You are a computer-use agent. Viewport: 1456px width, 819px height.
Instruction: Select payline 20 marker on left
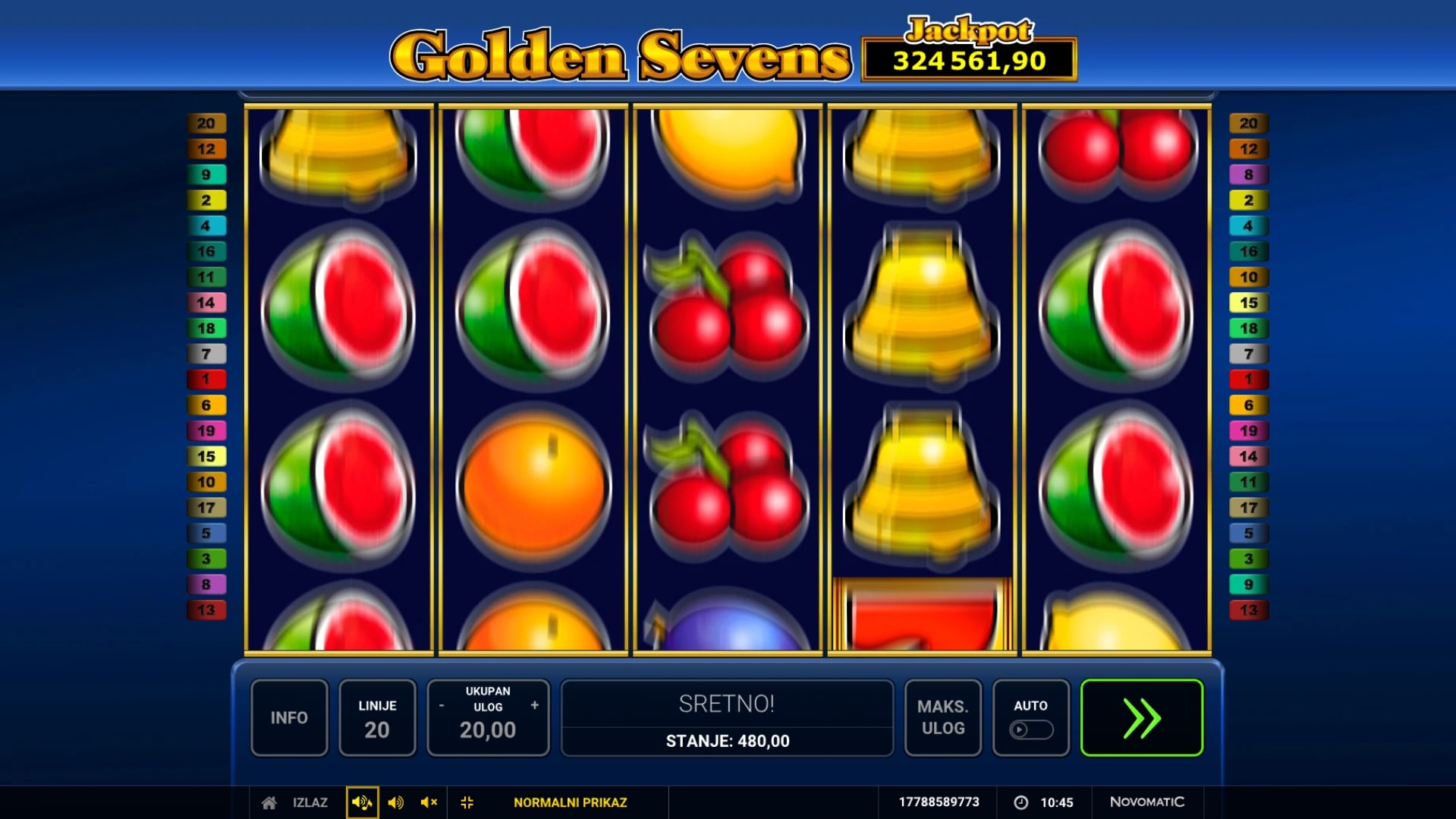(x=206, y=123)
